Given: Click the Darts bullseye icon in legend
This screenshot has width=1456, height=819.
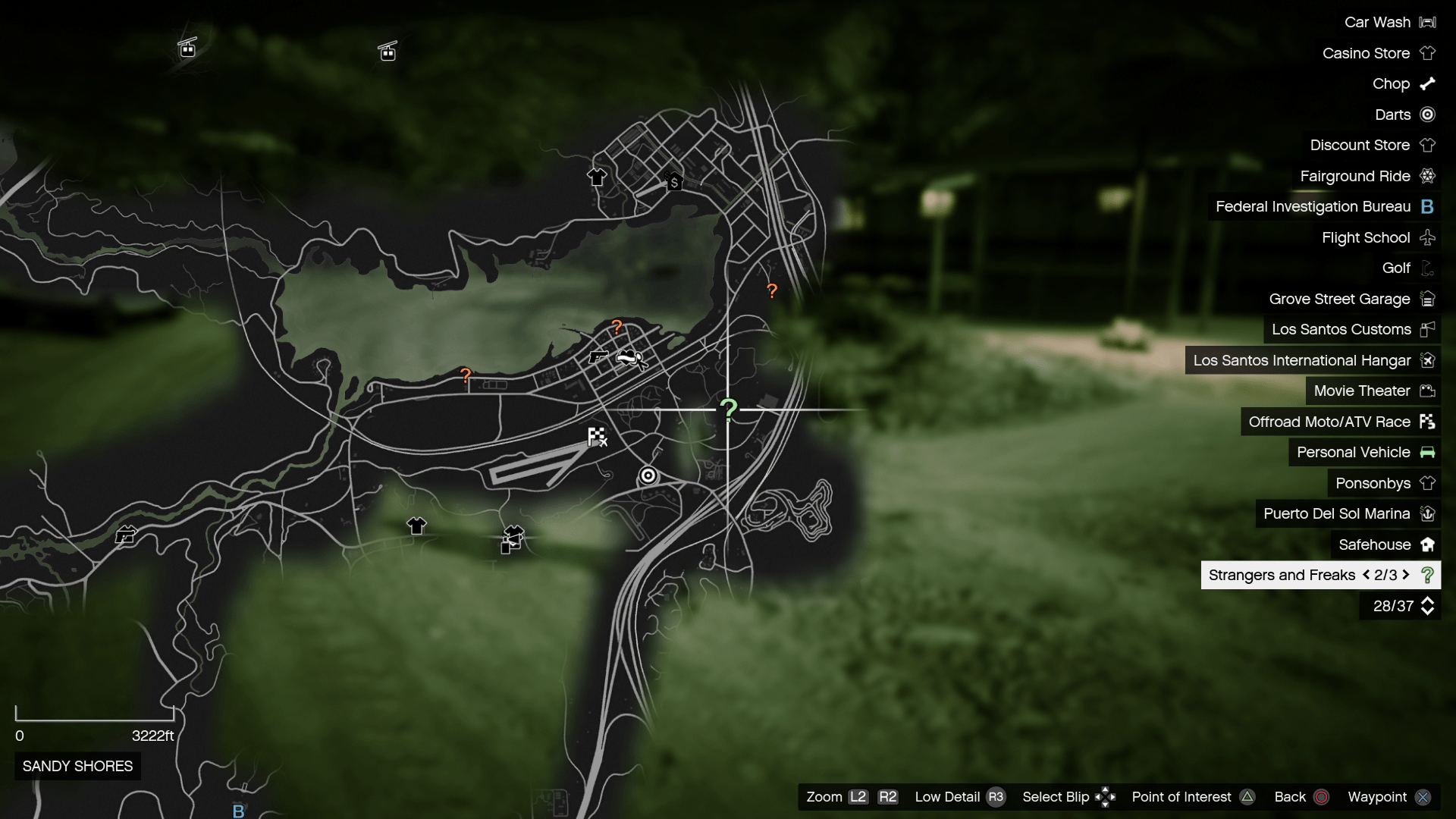Looking at the screenshot, I should (1429, 115).
